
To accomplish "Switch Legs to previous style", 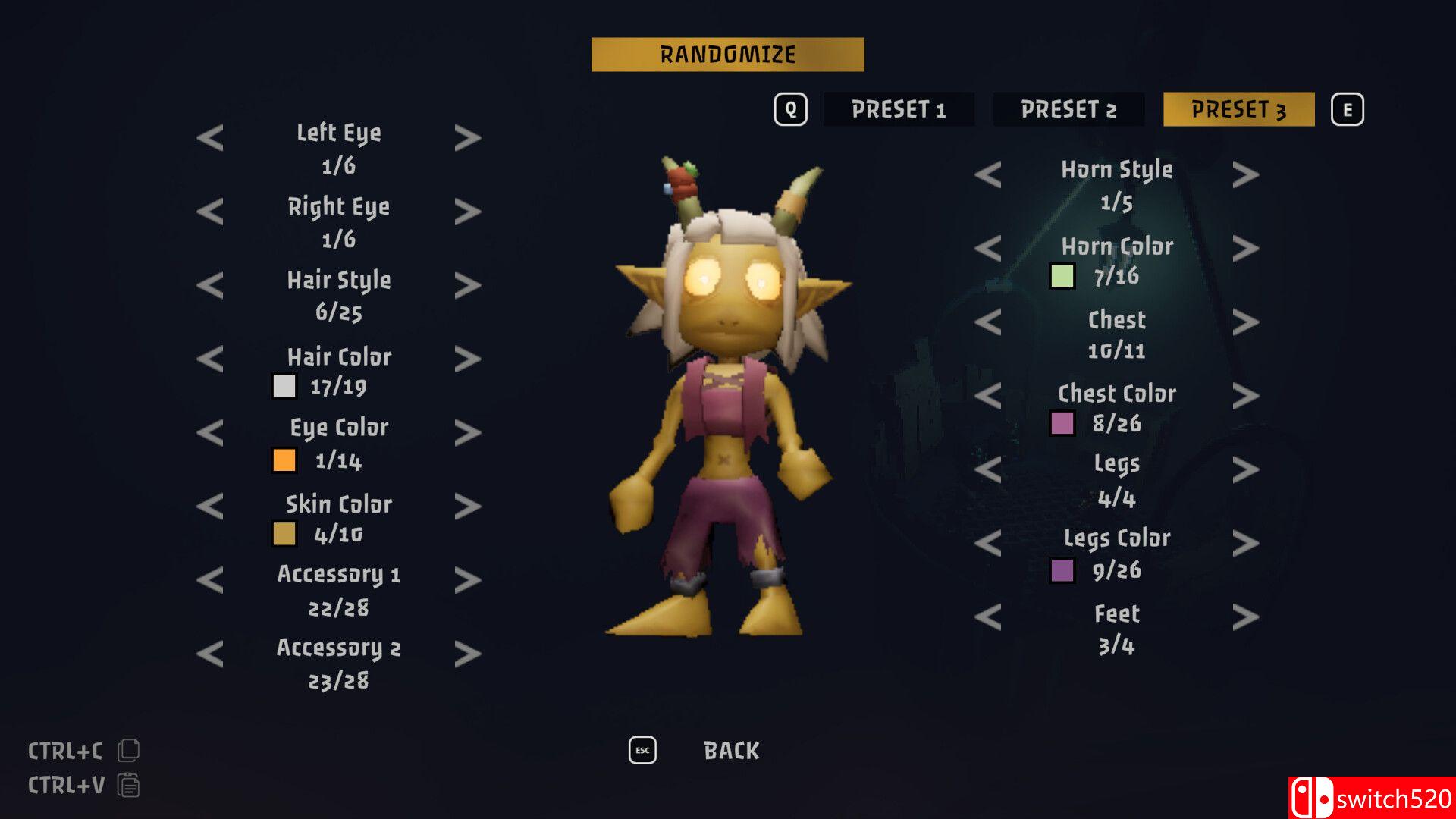I will [x=988, y=469].
